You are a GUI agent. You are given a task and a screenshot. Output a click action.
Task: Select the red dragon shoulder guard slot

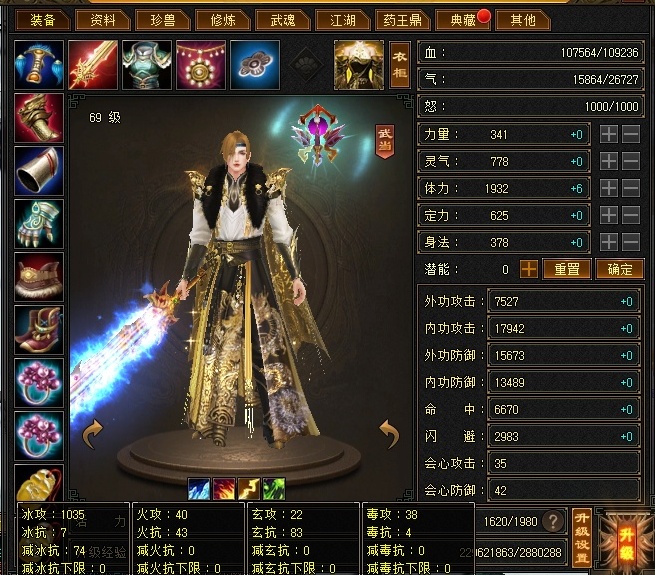click(39, 118)
